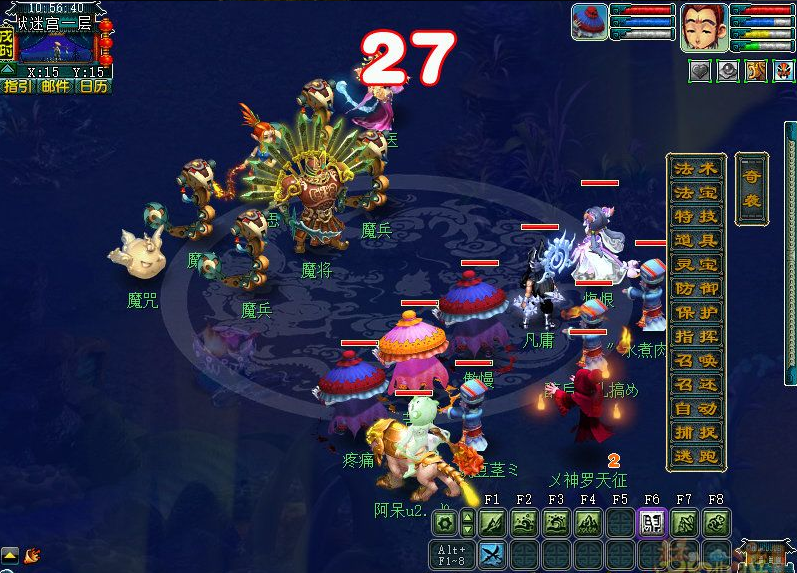
Task: Select 逃跑 to flee the battle
Action: coord(697,456)
